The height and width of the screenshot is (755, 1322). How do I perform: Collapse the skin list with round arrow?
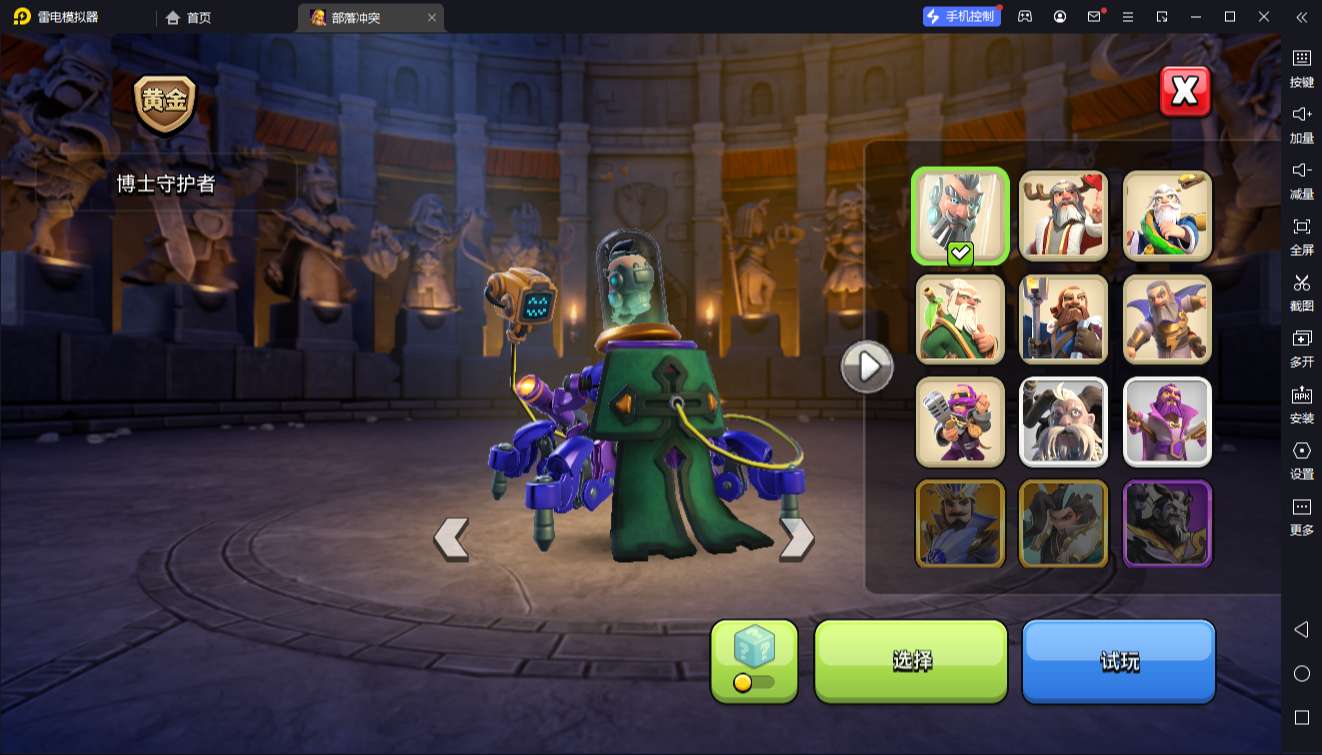[866, 367]
